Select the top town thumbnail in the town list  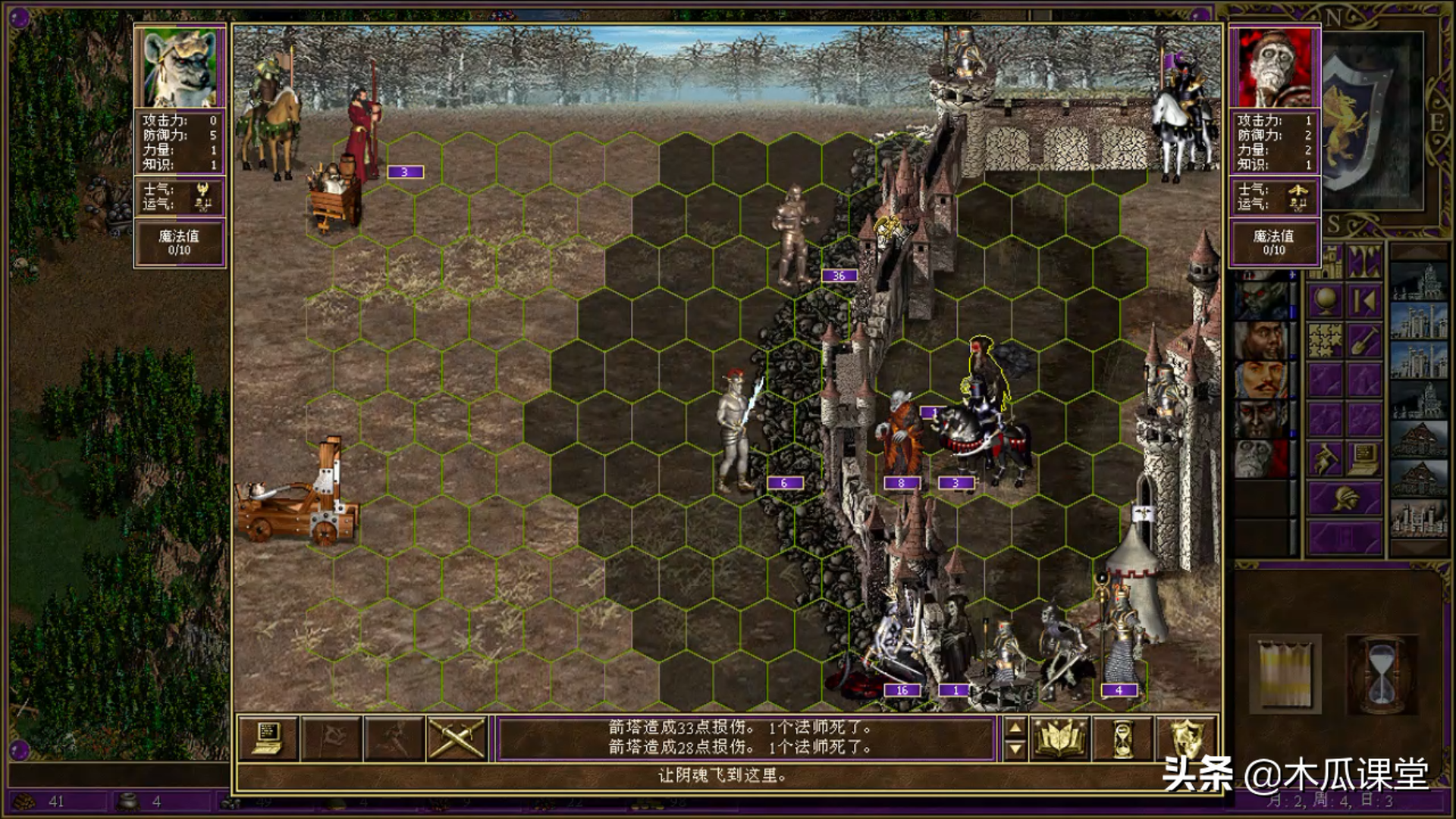(1419, 282)
